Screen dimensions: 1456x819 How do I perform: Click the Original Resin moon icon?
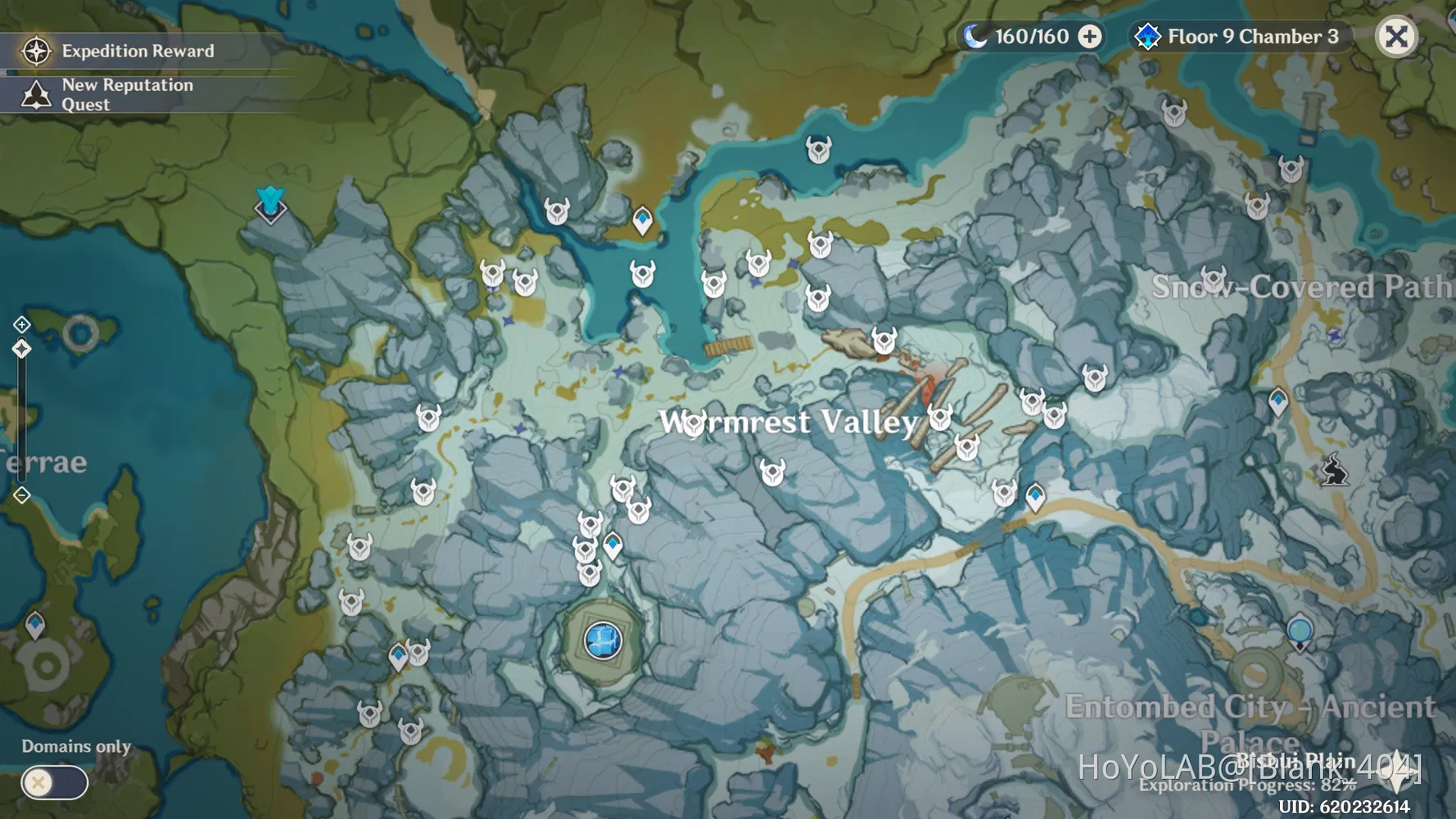coord(976,36)
